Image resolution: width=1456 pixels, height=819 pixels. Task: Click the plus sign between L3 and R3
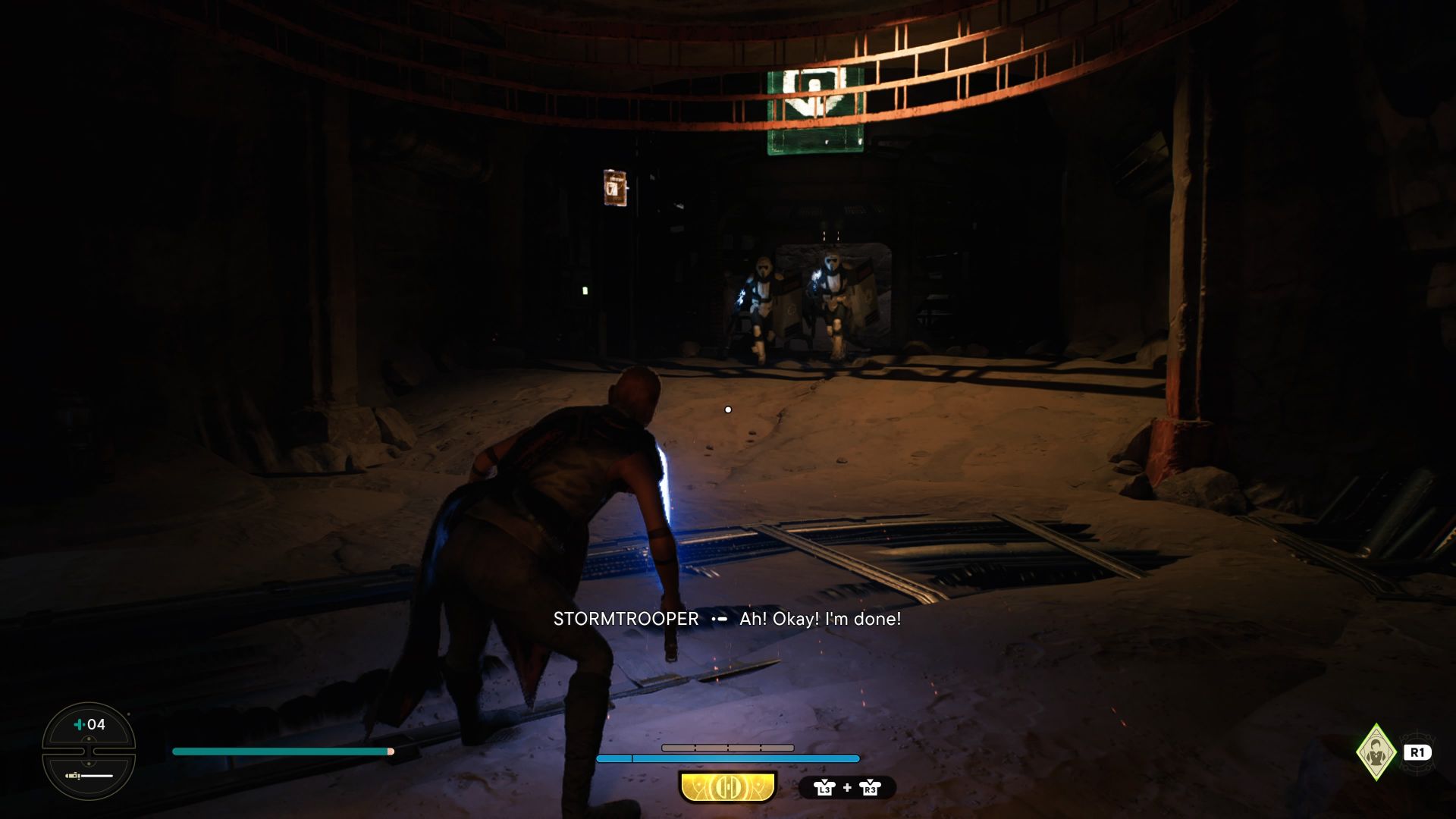847,787
